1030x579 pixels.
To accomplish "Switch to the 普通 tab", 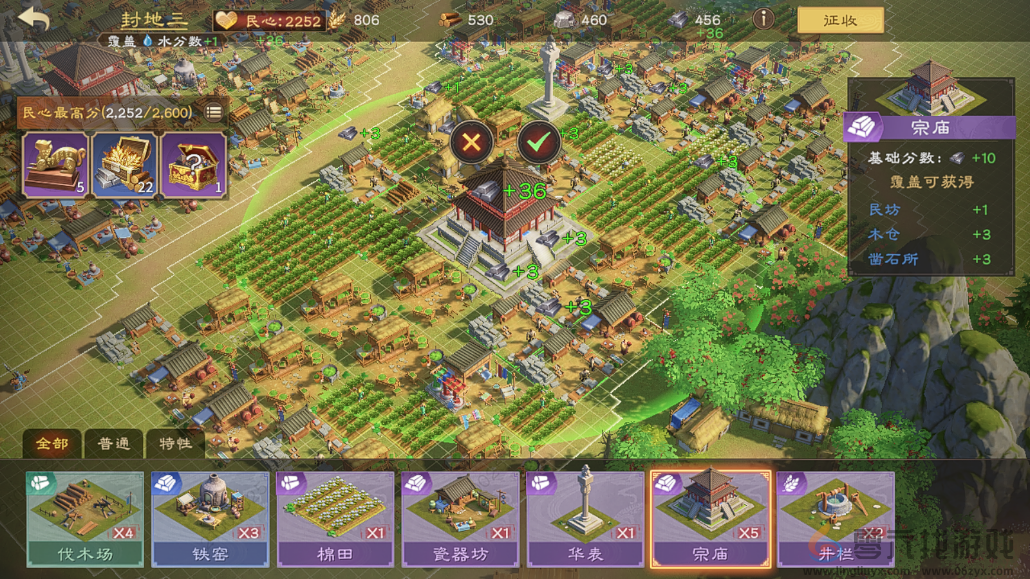I will (113, 443).
